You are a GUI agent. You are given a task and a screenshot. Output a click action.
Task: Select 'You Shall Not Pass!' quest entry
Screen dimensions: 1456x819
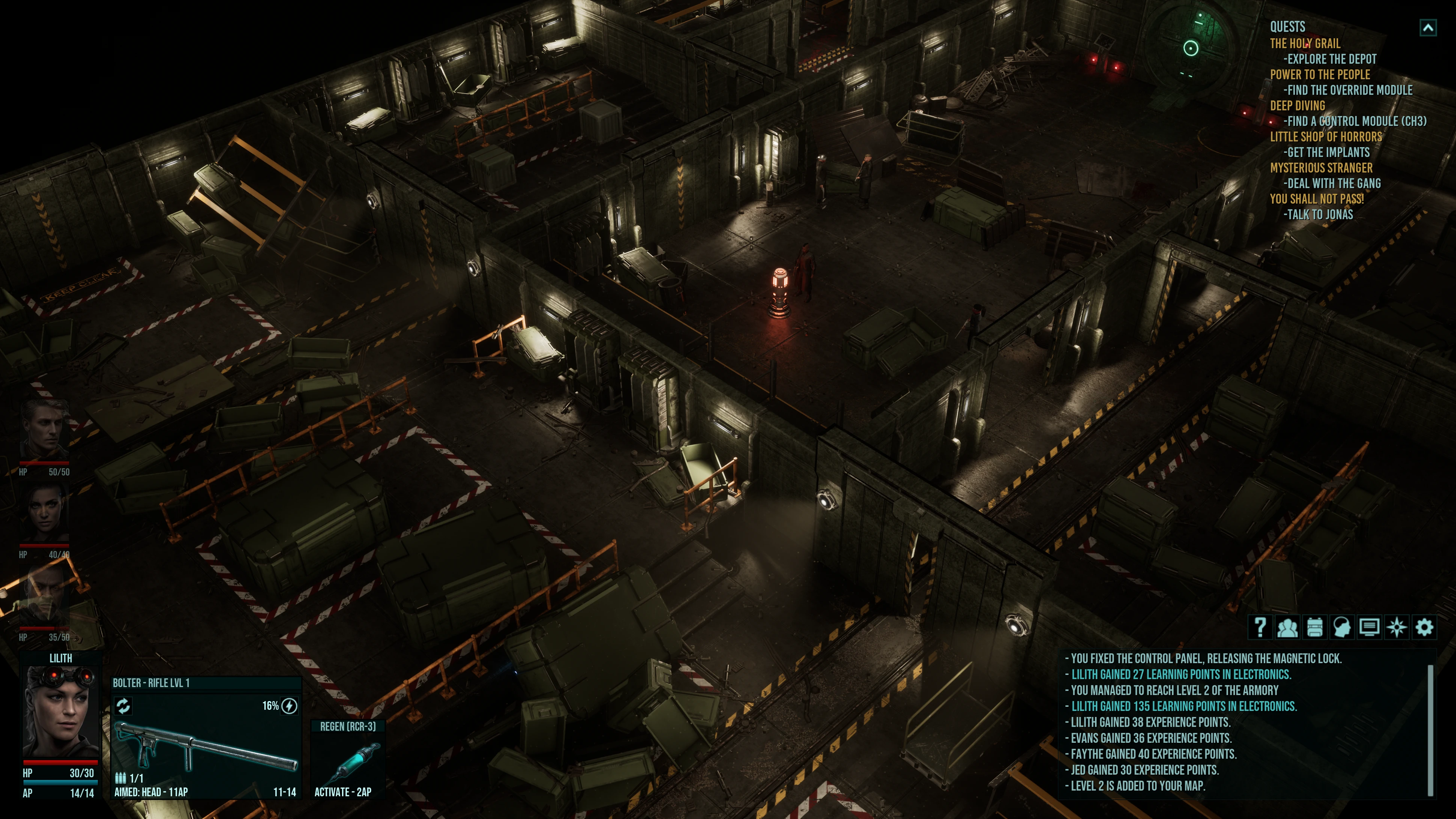[1316, 199]
